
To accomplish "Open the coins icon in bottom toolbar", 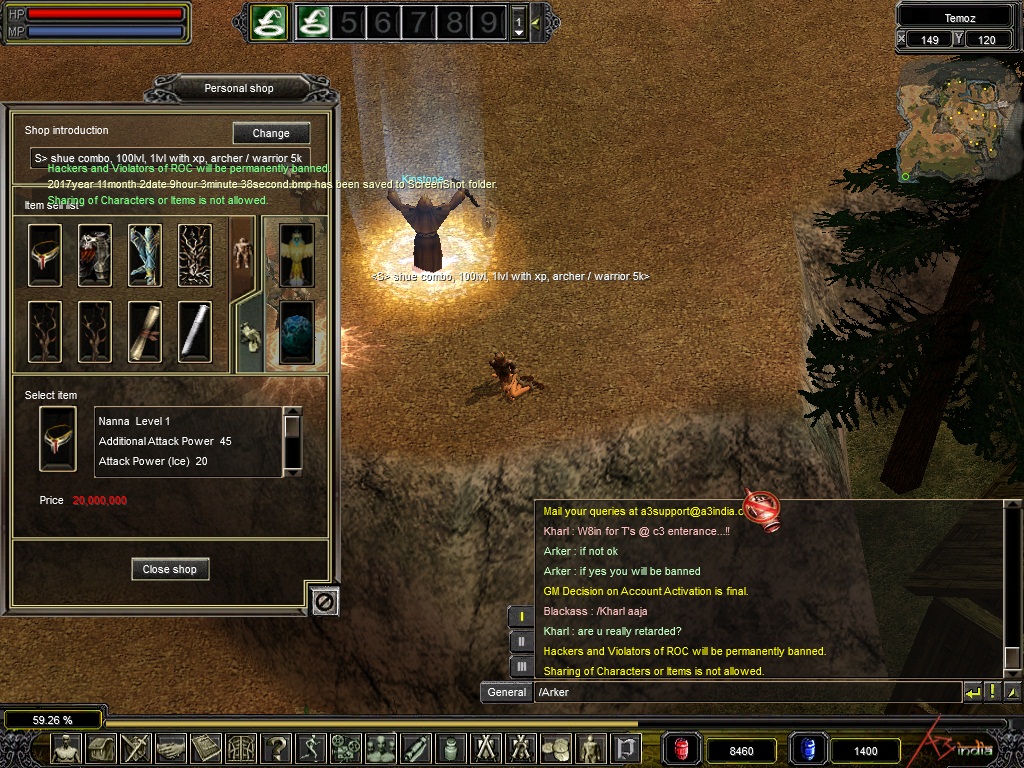I will click(x=556, y=748).
